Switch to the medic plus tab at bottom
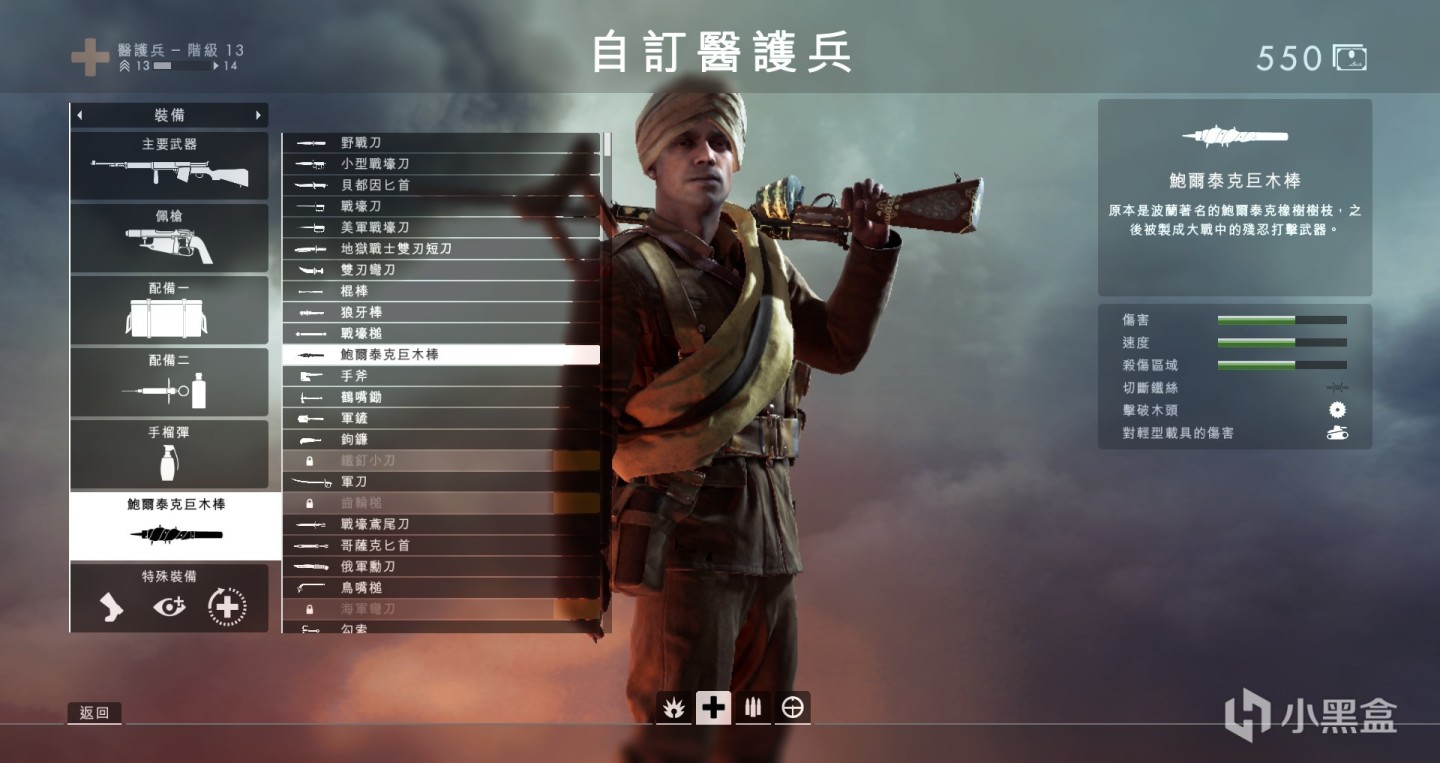 tap(713, 707)
